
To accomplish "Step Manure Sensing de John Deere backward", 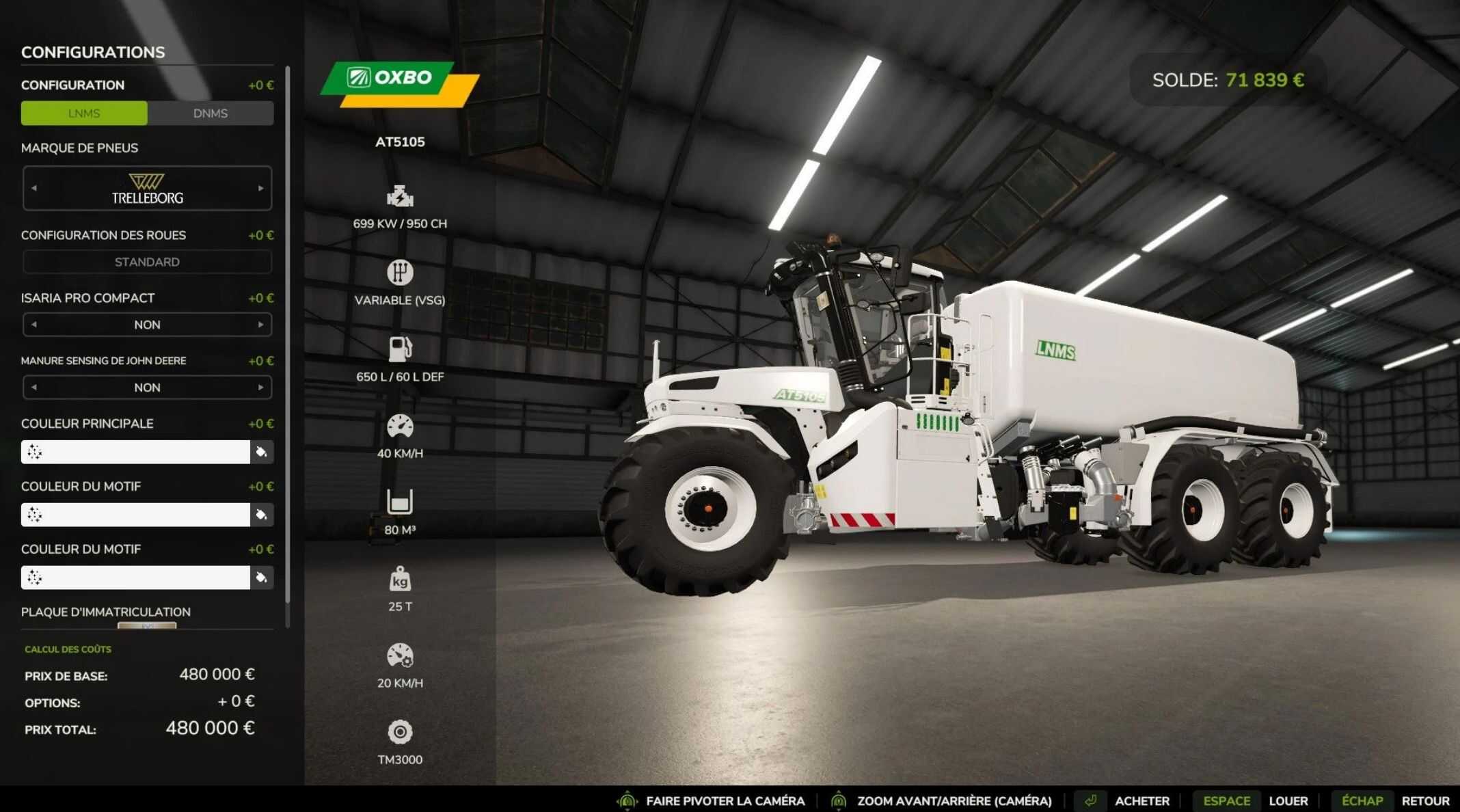I will (x=34, y=388).
